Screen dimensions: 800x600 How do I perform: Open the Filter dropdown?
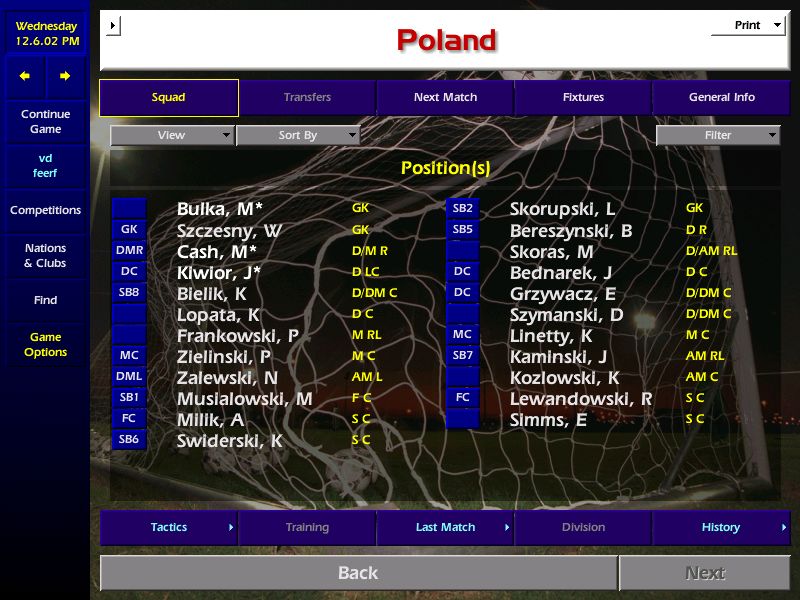718,135
